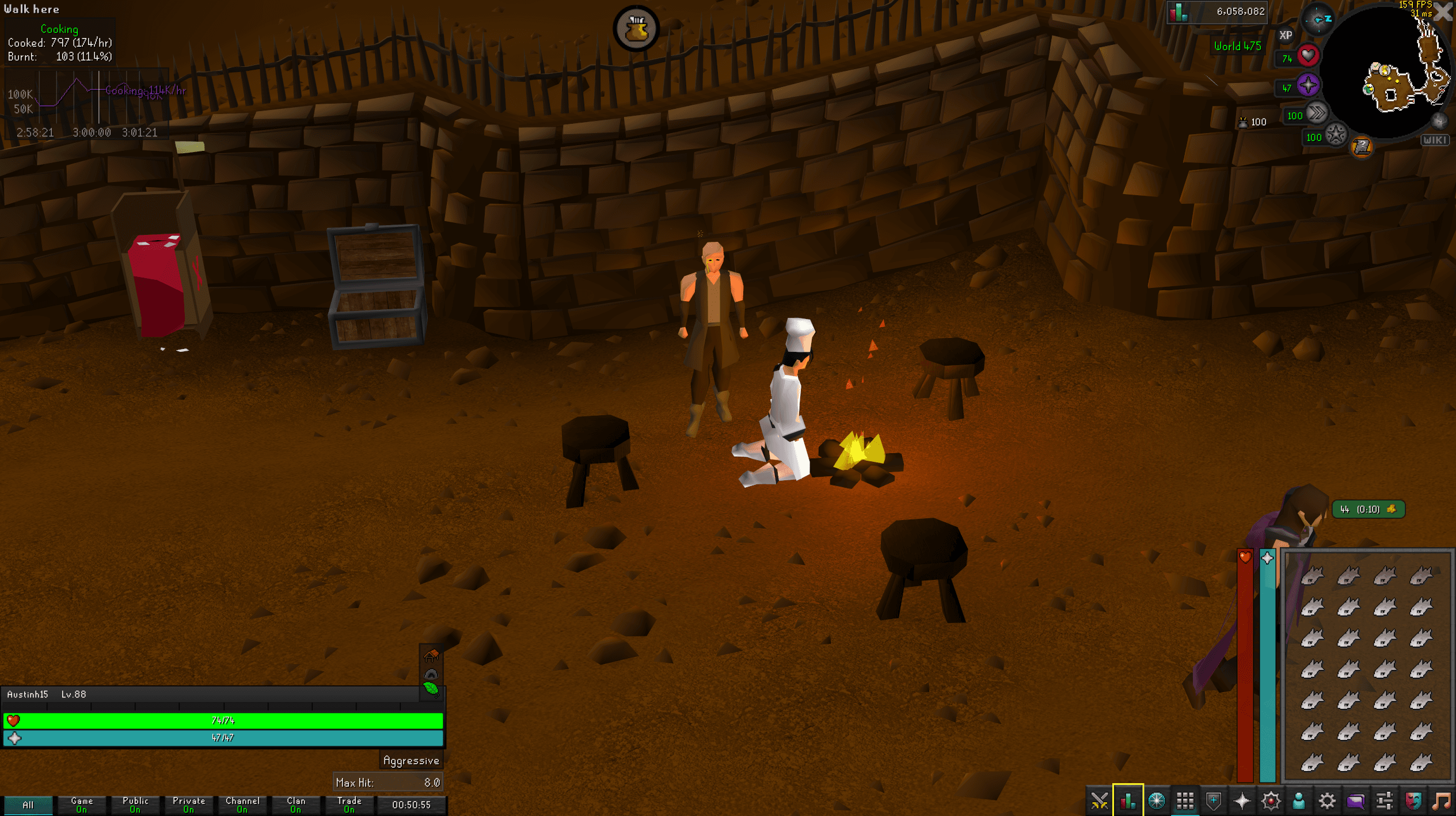Select the Game chat tab
The width and height of the screenshot is (1456, 816).
81,804
